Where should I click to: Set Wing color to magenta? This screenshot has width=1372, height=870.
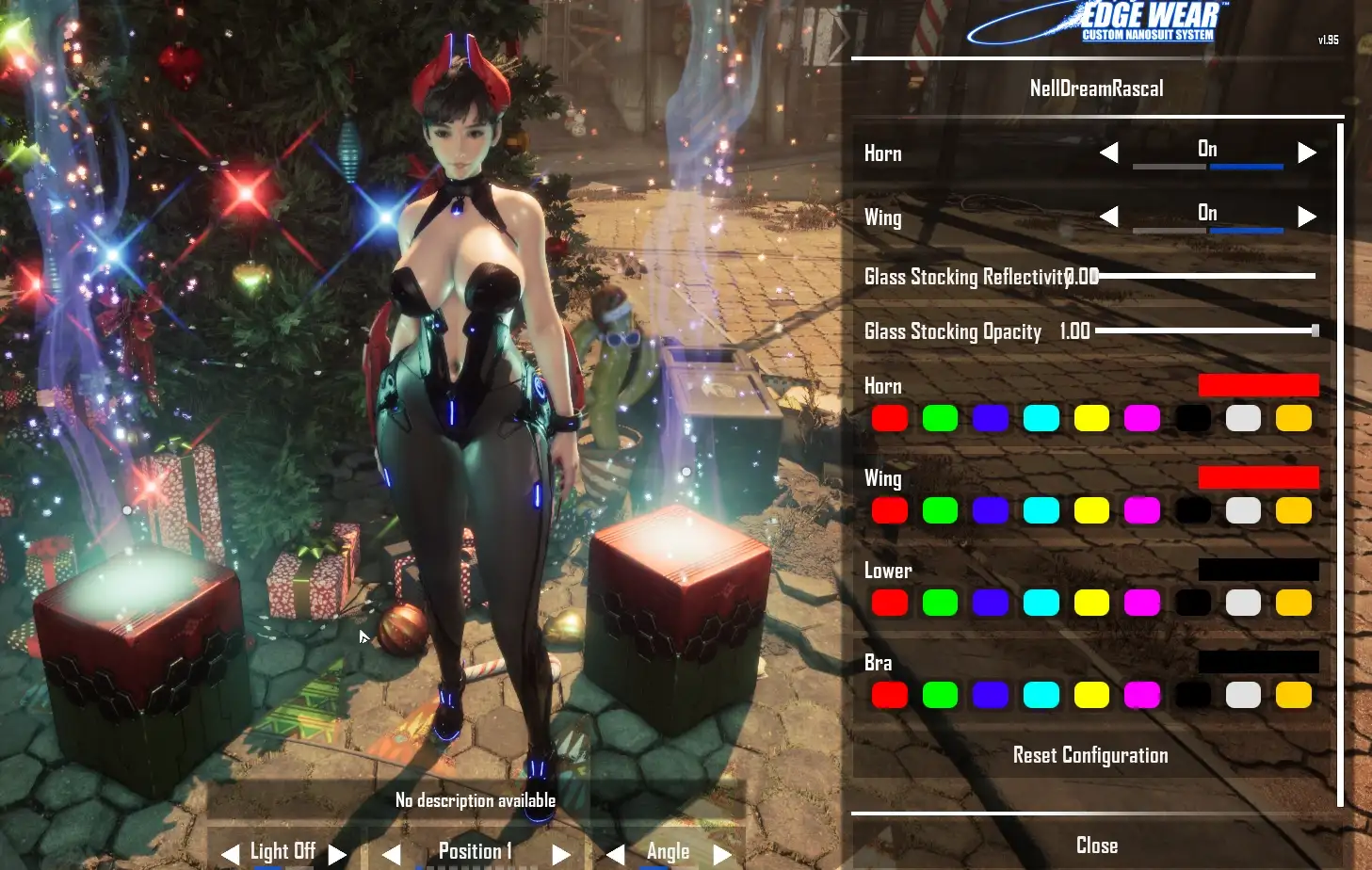click(x=1142, y=510)
